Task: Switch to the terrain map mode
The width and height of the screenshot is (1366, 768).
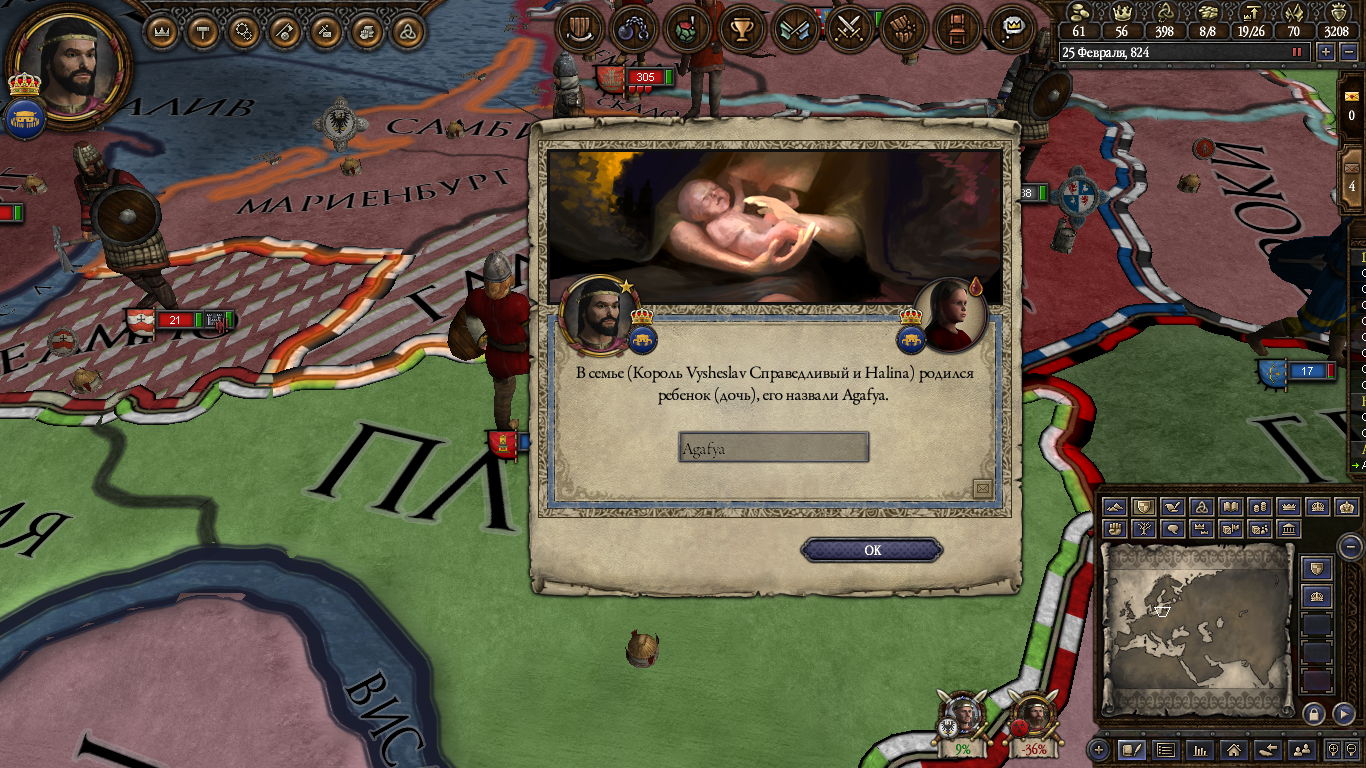Action: point(1115,507)
